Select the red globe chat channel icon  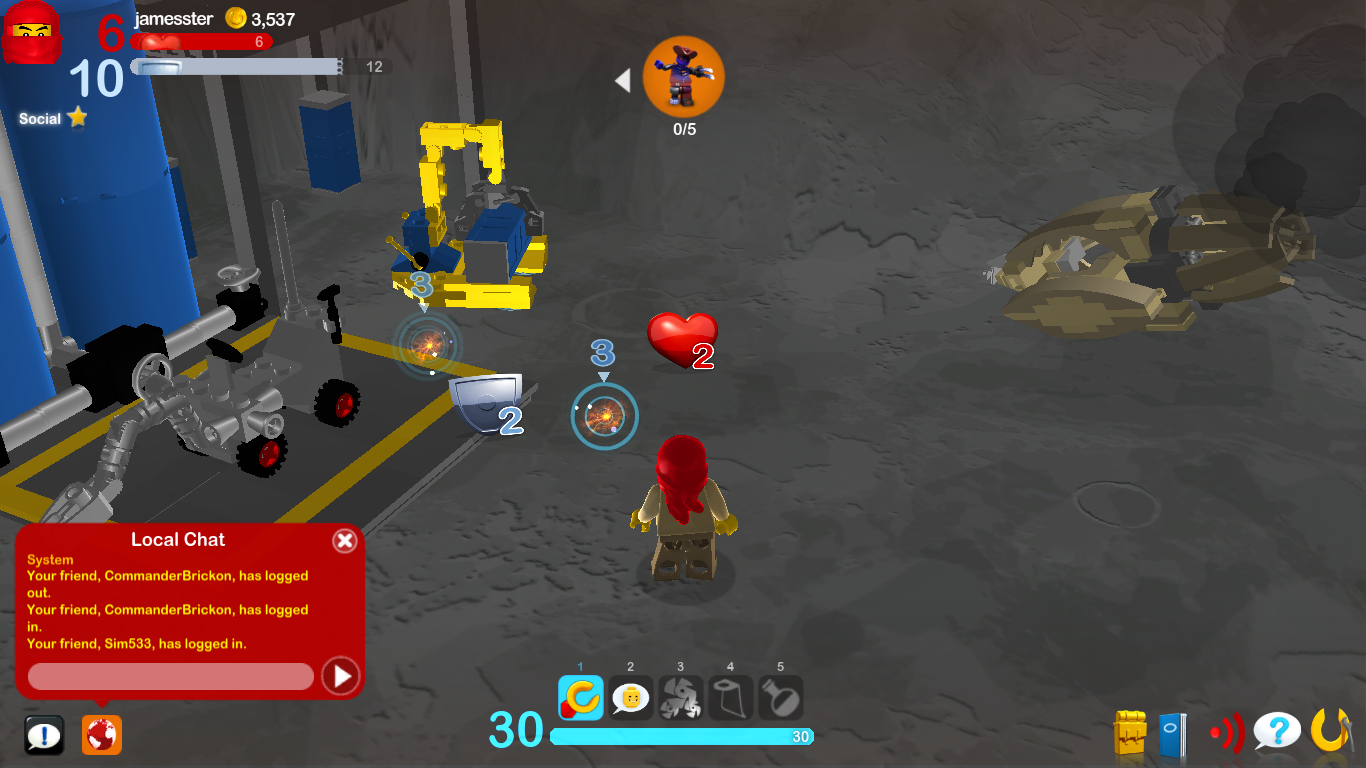pos(102,736)
